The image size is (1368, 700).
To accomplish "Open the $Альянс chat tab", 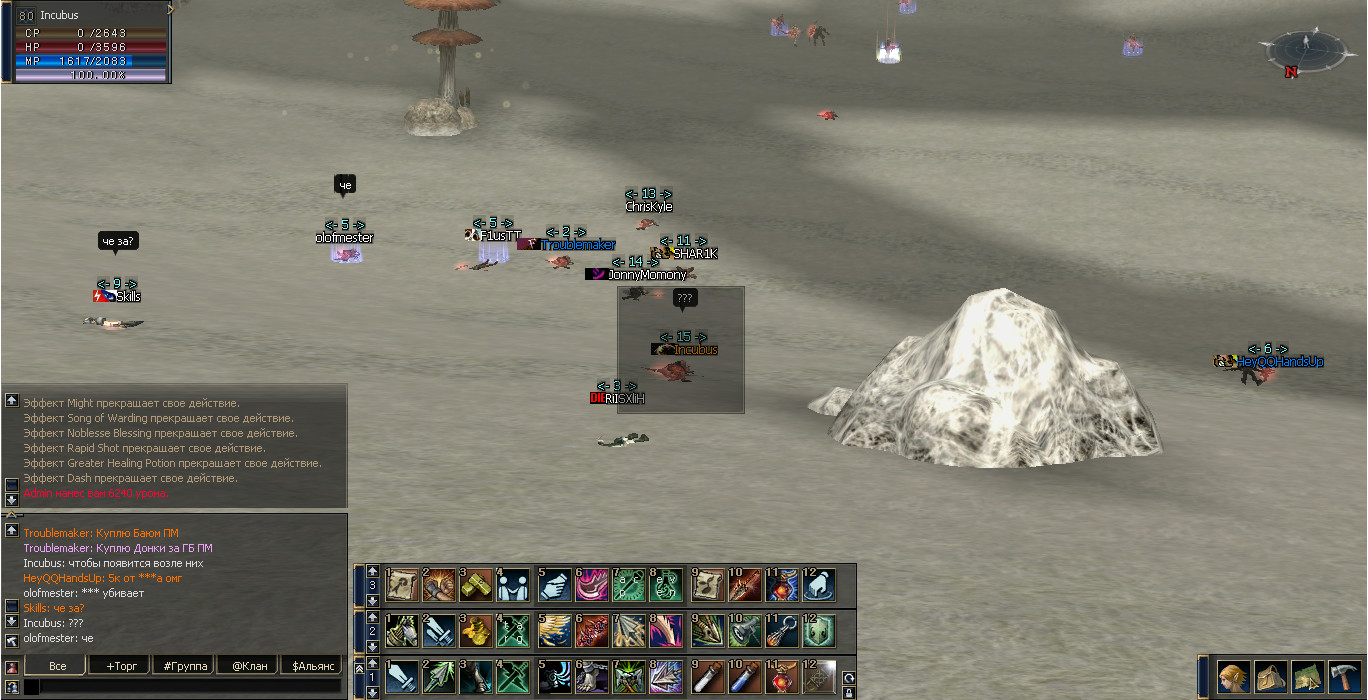I will coord(312,666).
